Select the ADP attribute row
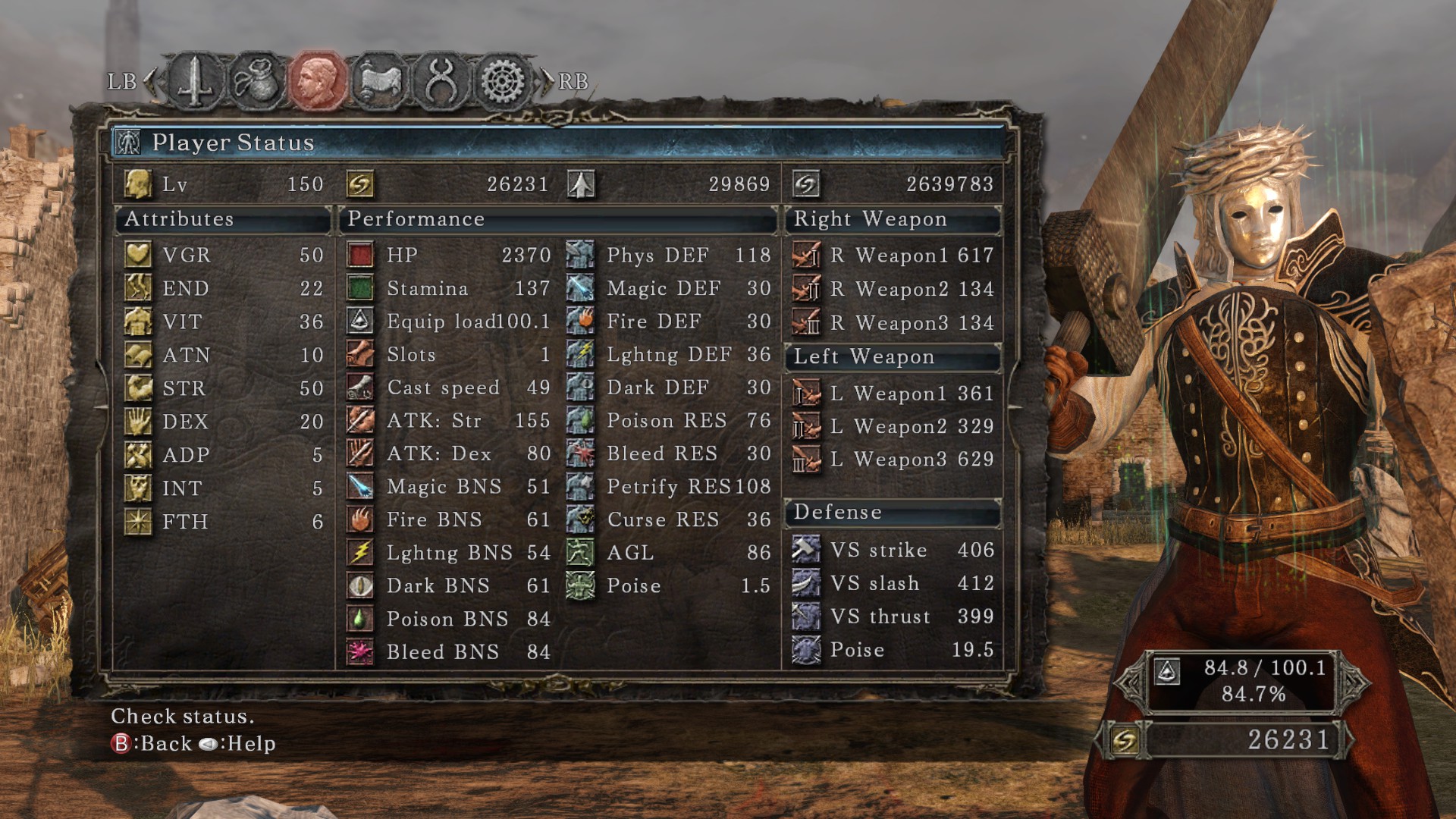Image resolution: width=1456 pixels, height=819 pixels. pos(224,455)
